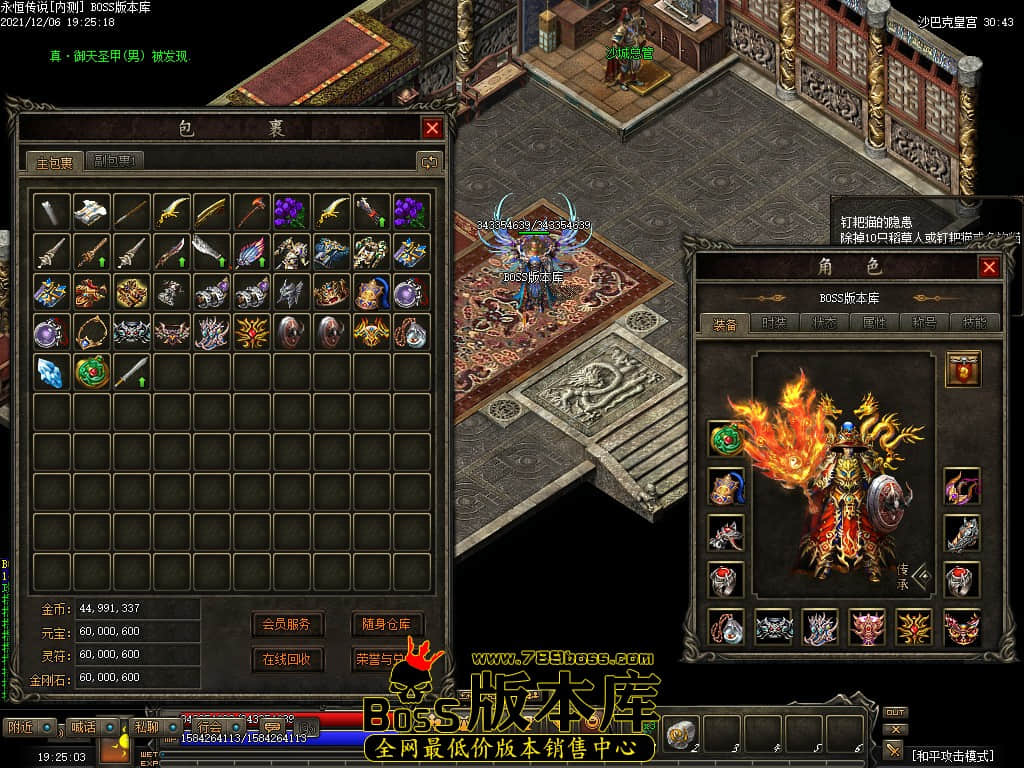
Task: Select the 主包裹 main bag tab
Action: [x=55, y=161]
